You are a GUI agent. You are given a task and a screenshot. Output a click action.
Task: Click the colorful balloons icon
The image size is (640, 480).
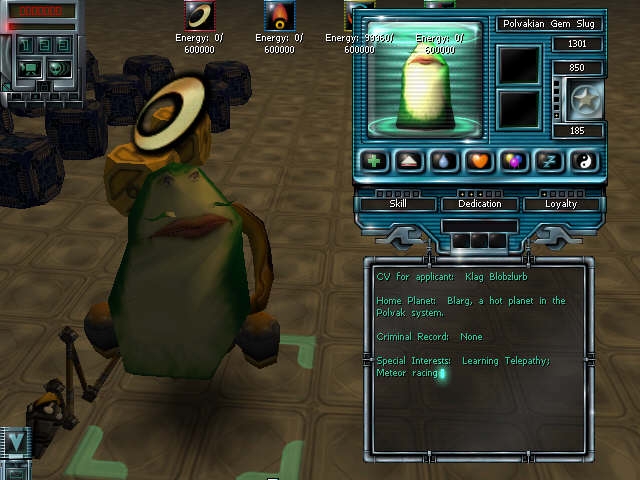(514, 162)
